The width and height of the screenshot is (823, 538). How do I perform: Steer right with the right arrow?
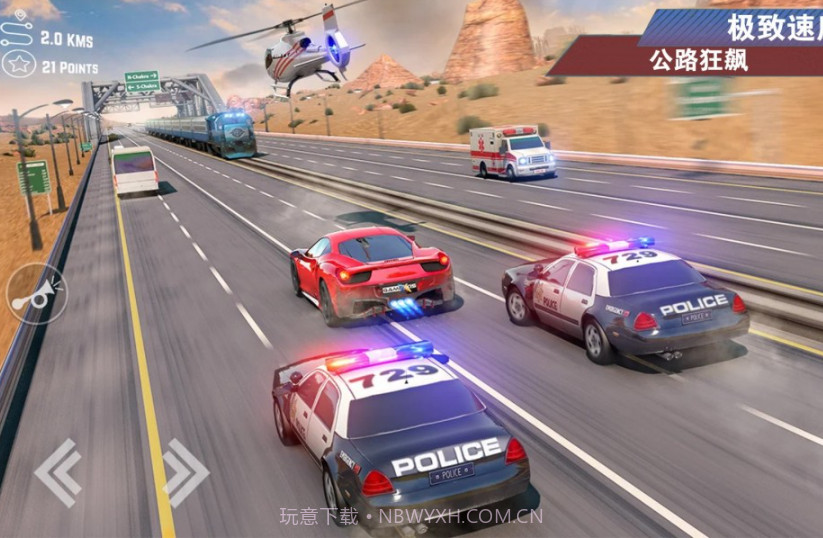coord(184,471)
